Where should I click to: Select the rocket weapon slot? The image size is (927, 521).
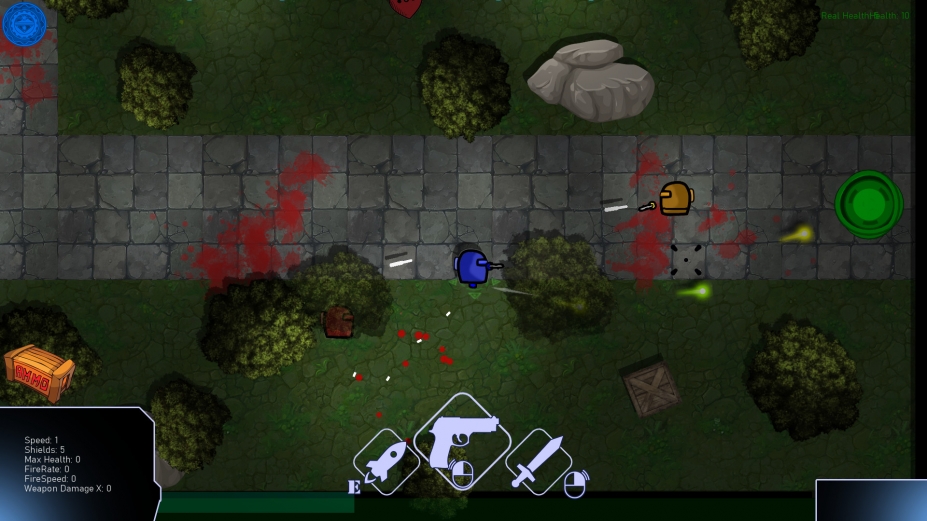click(386, 462)
